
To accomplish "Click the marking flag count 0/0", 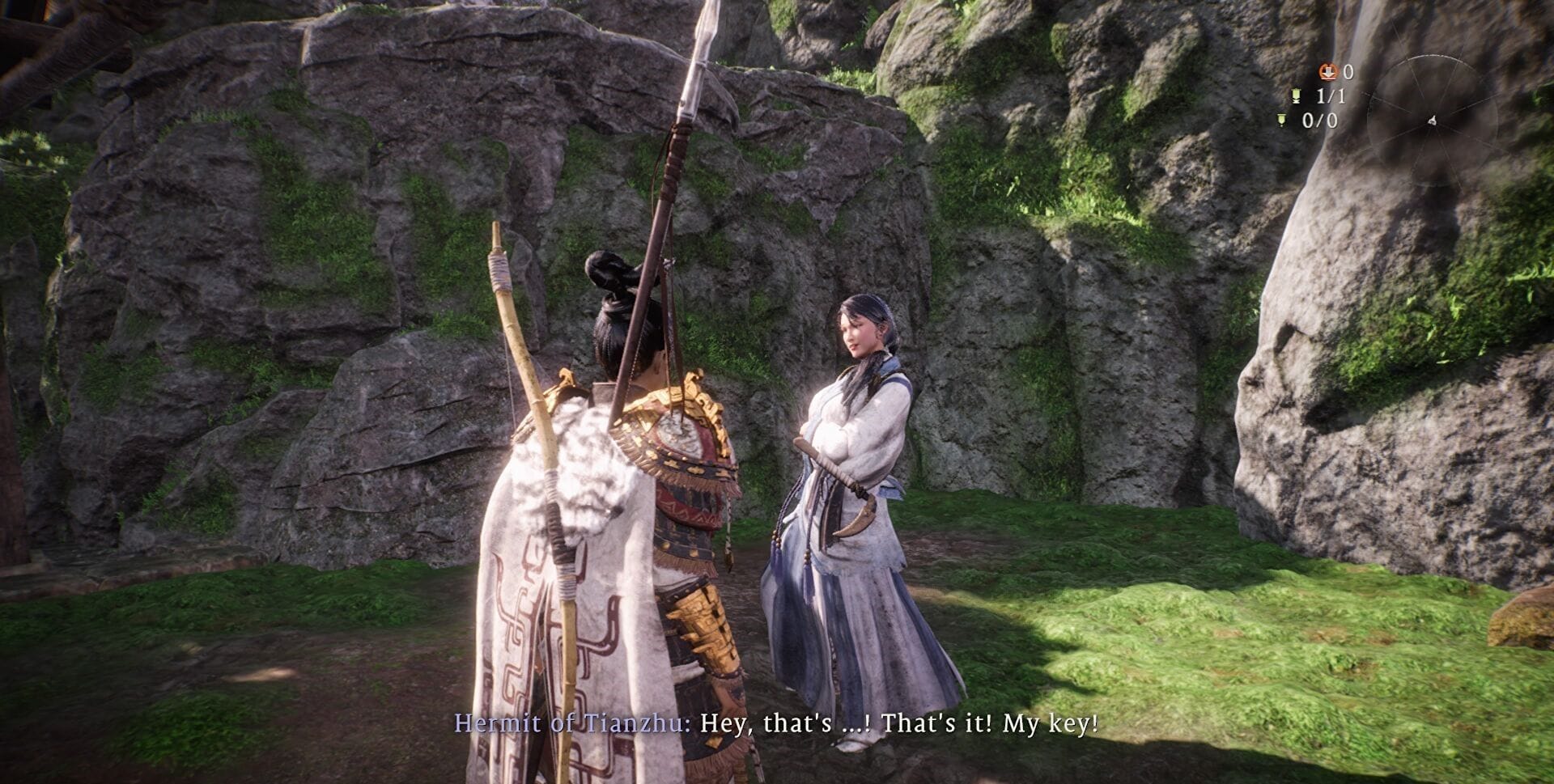I will point(1321,120).
